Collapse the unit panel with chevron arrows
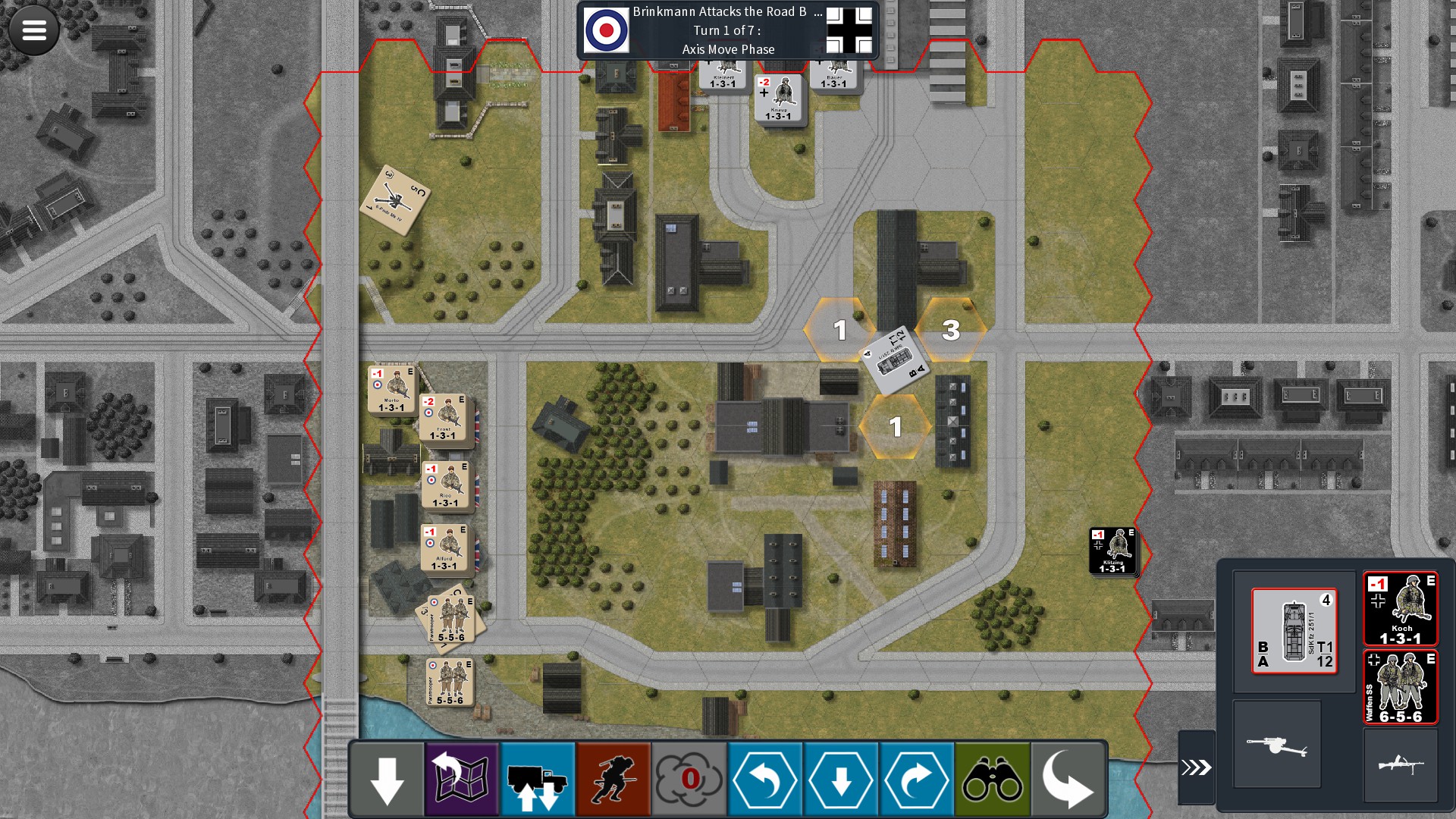Screen dimensions: 1456x819 [1196, 767]
